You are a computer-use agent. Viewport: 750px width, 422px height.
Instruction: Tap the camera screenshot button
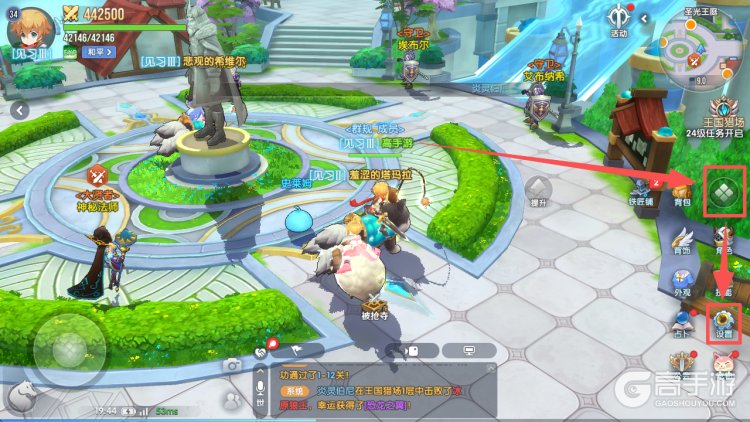pos(232,365)
